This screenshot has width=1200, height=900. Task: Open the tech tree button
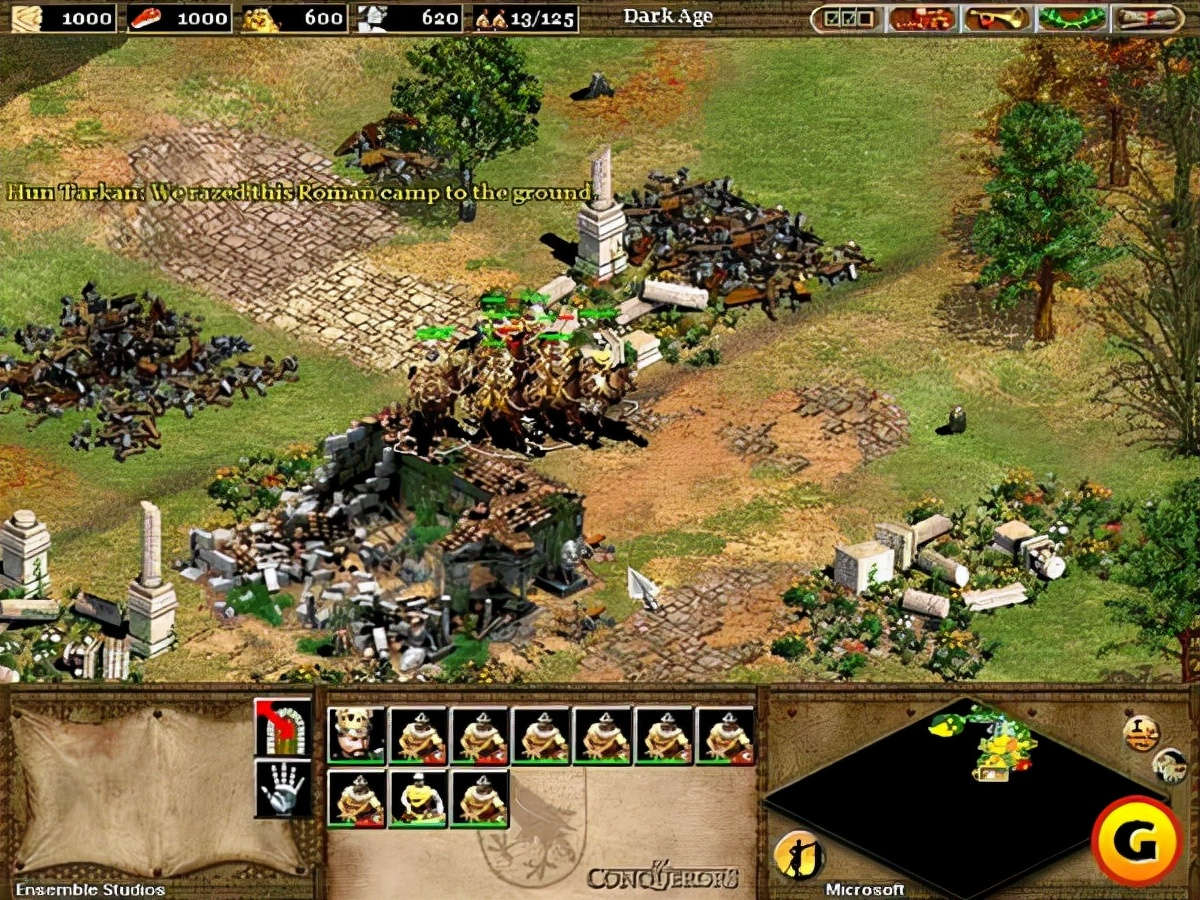coord(923,18)
